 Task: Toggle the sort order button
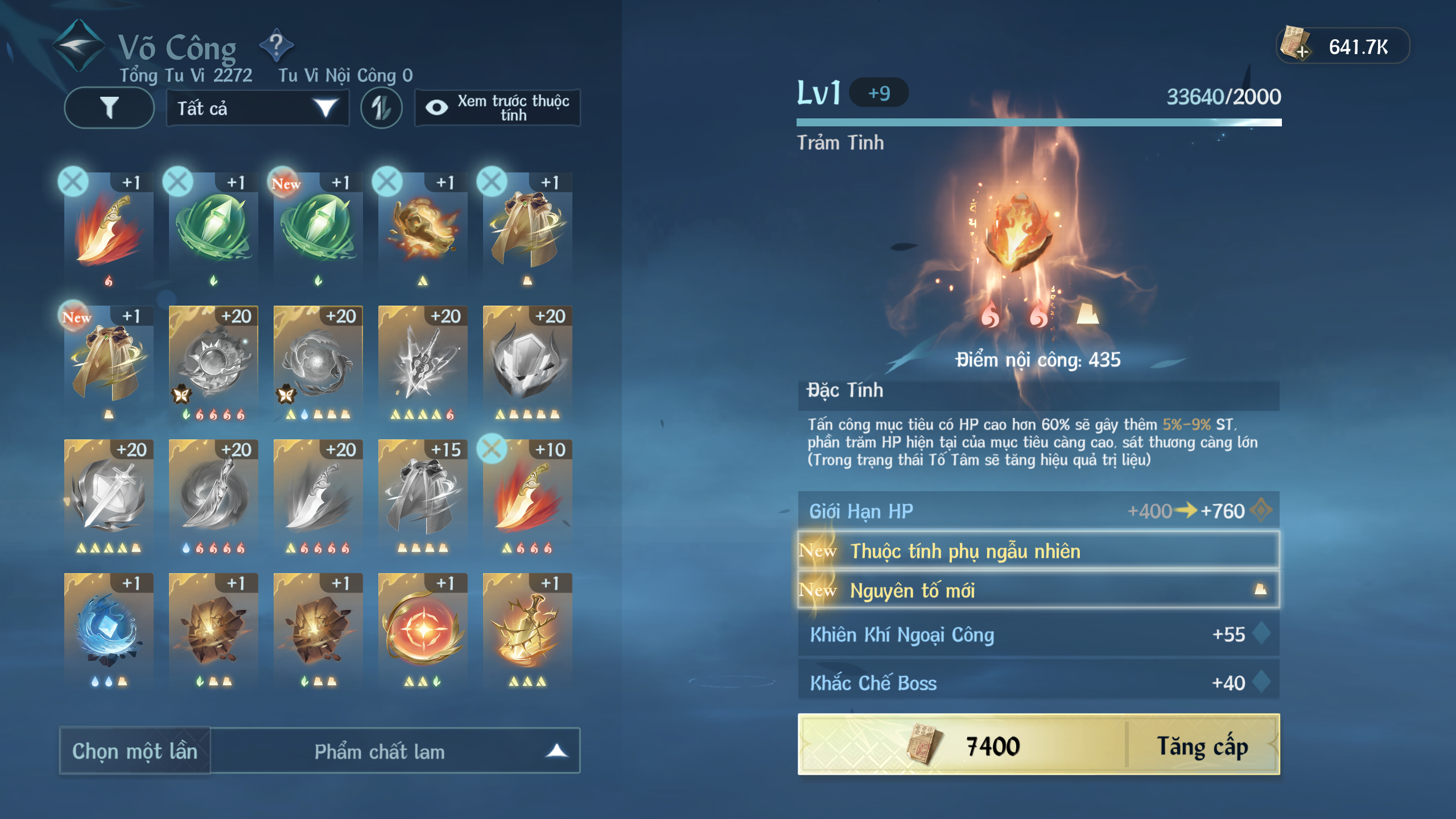click(381, 108)
